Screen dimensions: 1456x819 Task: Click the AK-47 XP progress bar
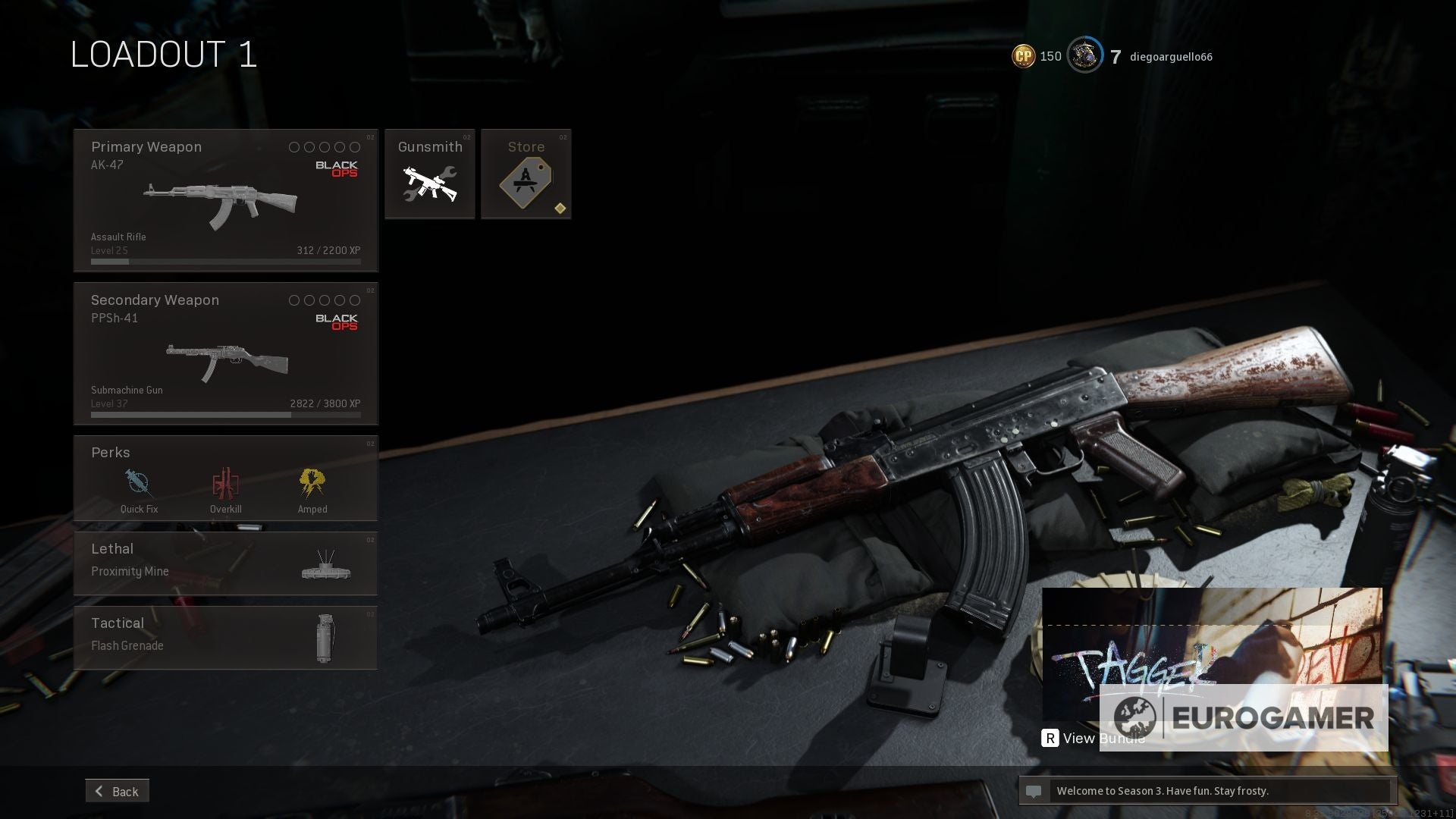tap(225, 261)
